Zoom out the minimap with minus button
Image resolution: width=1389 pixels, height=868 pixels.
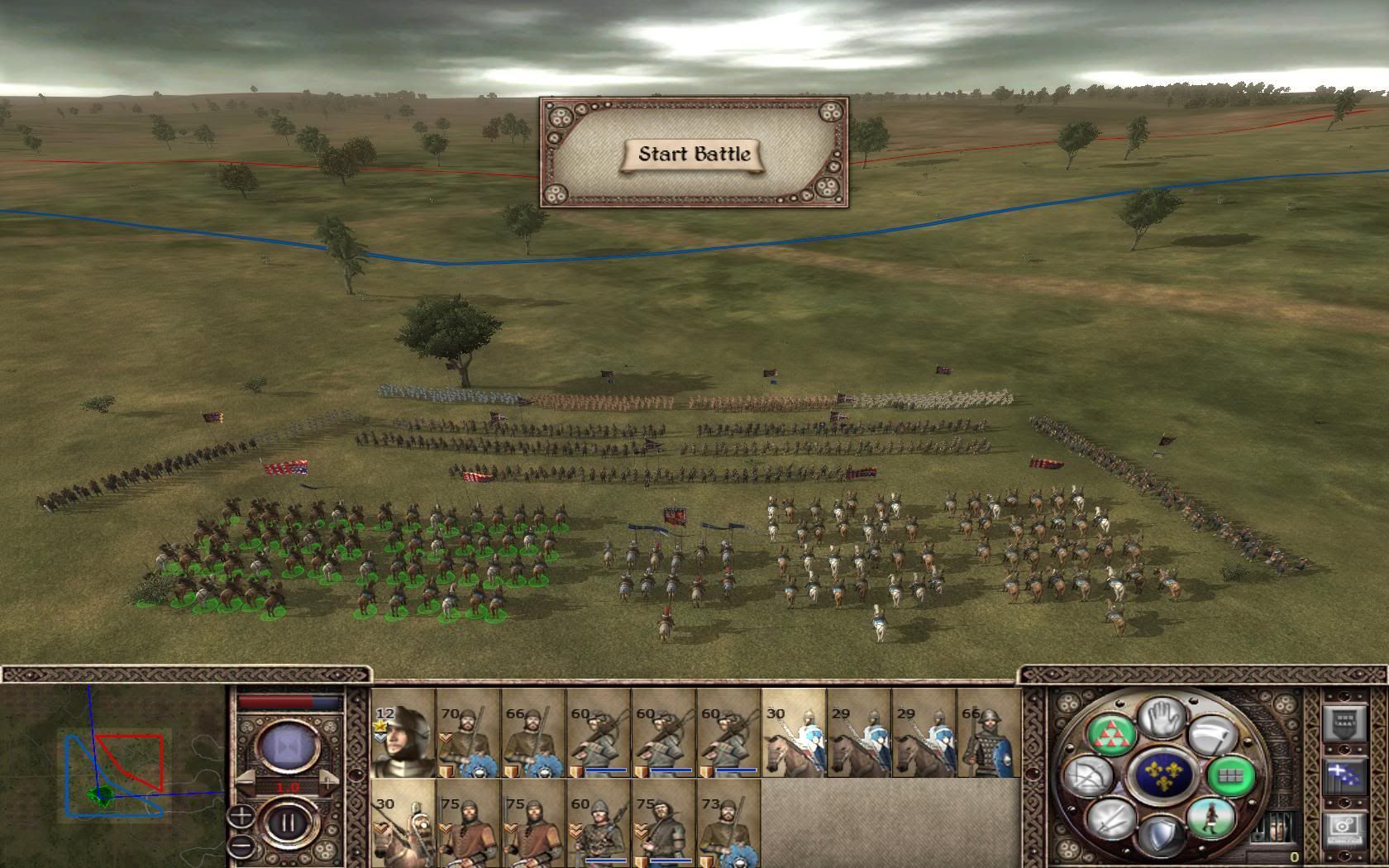pos(241,846)
